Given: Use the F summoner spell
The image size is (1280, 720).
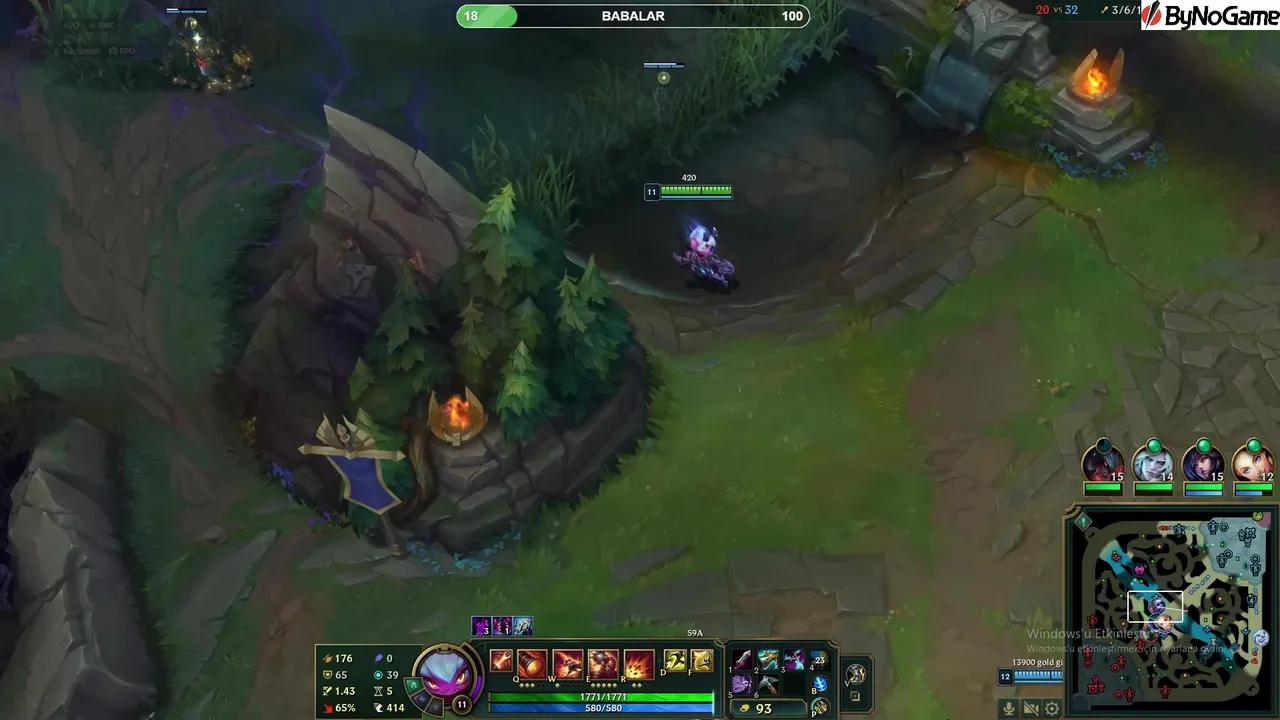Looking at the screenshot, I should 702,661.
